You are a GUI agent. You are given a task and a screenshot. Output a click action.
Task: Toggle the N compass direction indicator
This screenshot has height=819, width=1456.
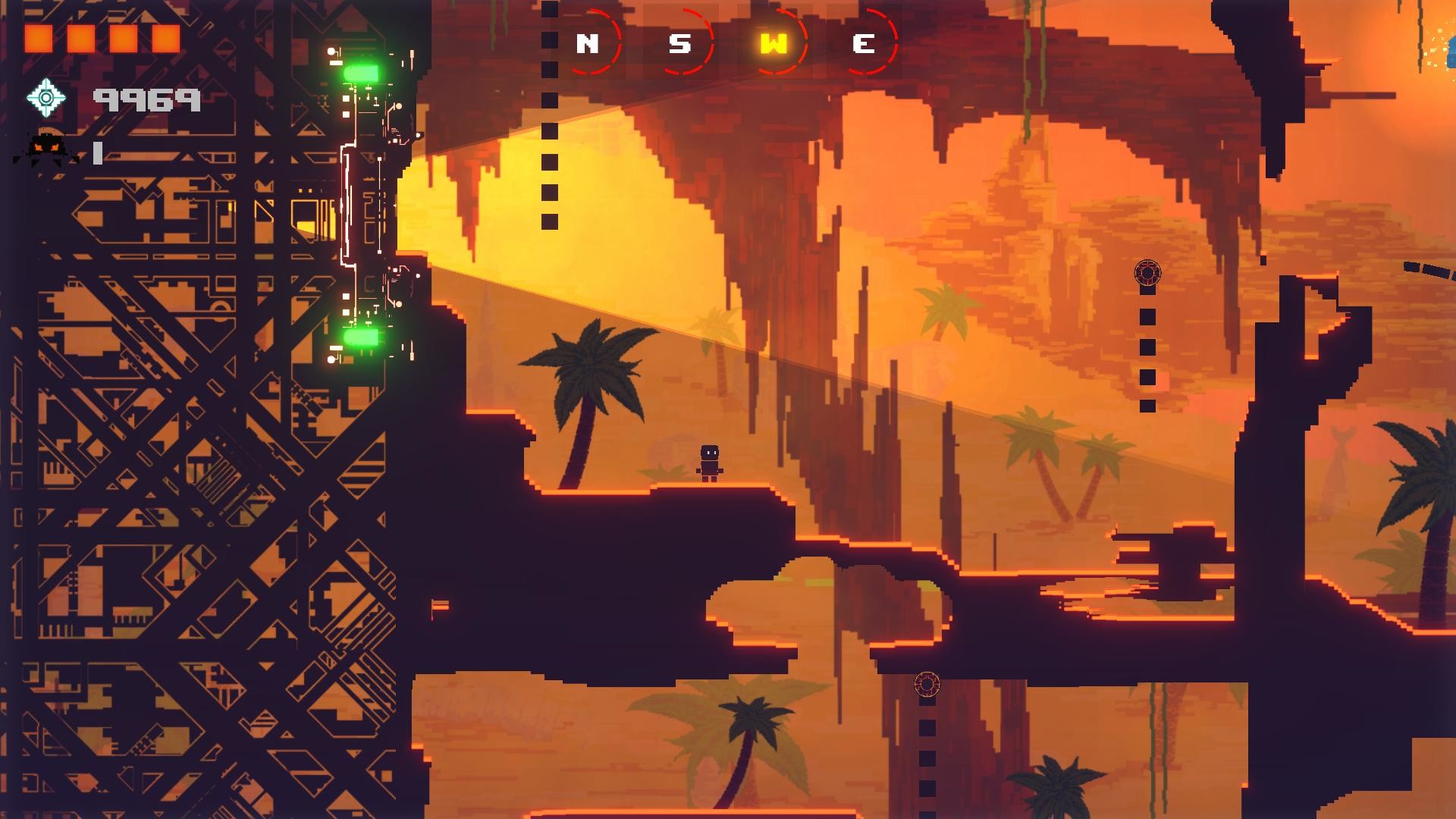(x=587, y=44)
